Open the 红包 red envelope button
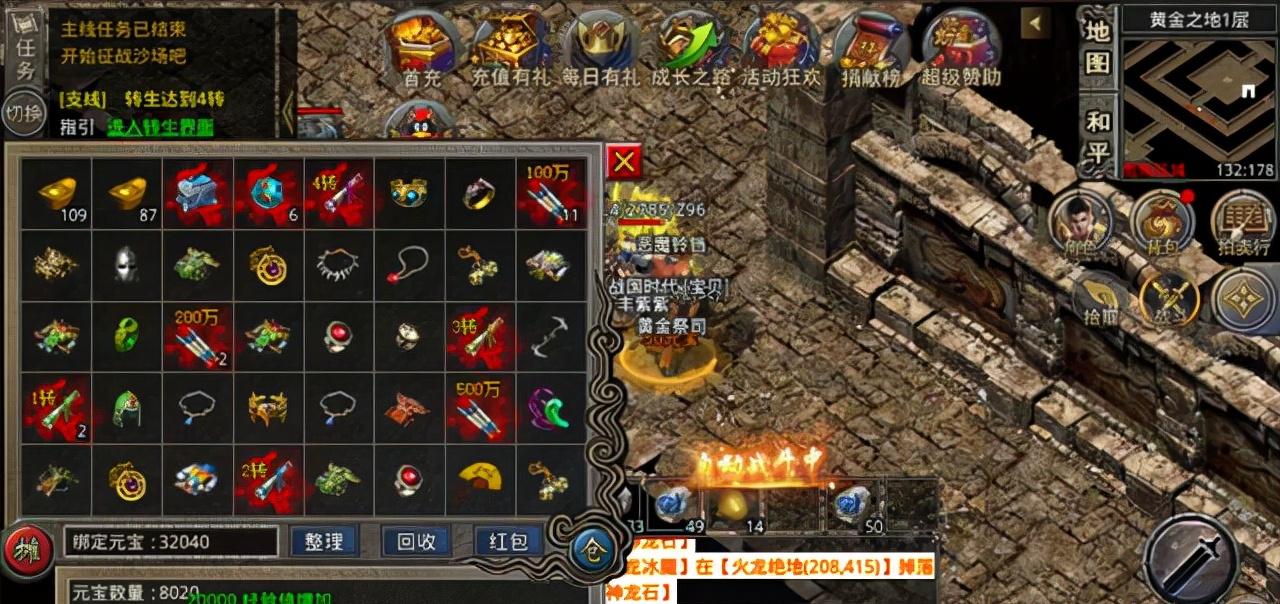1280x604 pixels. (508, 541)
